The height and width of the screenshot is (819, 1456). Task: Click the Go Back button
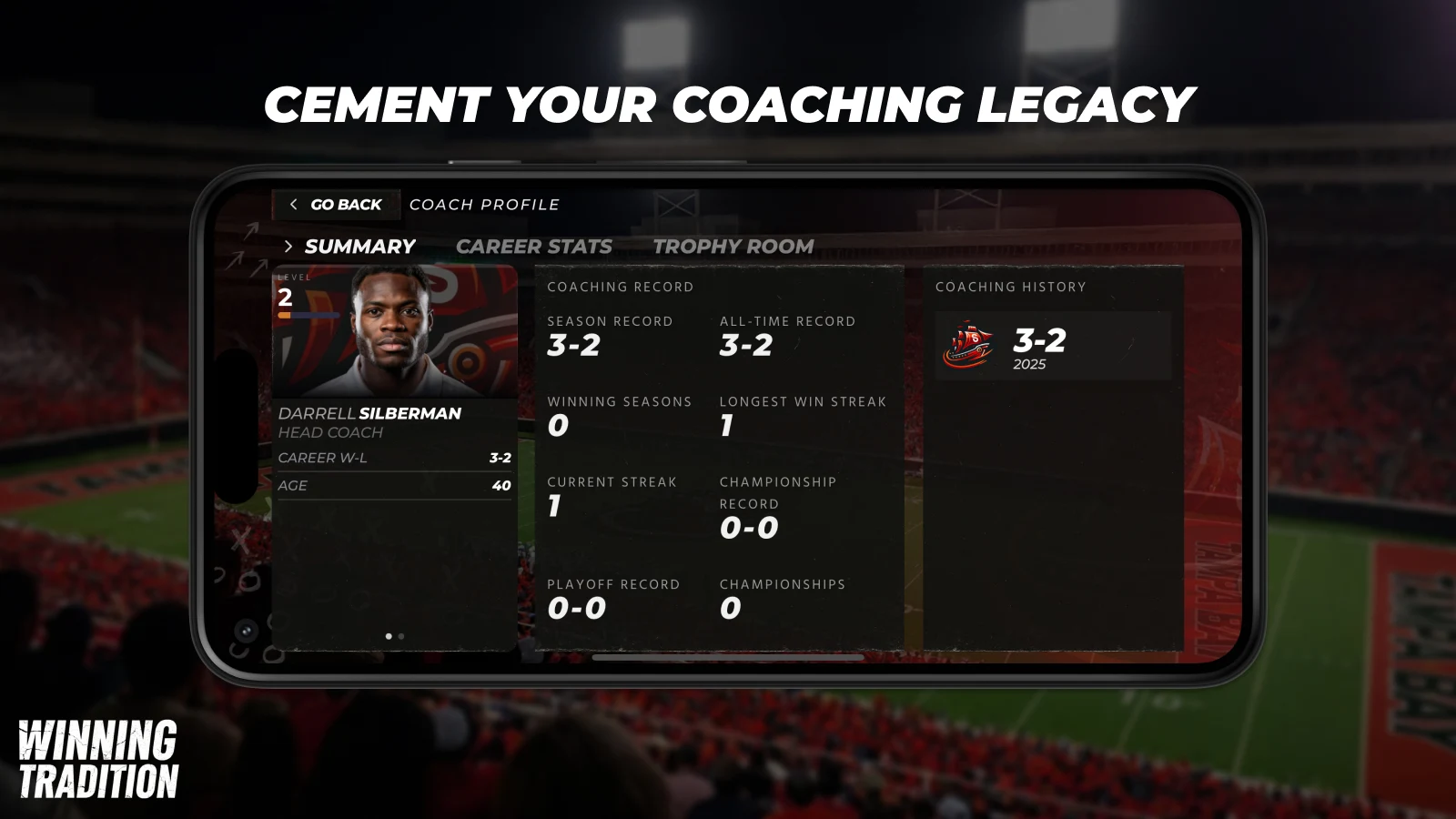(x=336, y=205)
